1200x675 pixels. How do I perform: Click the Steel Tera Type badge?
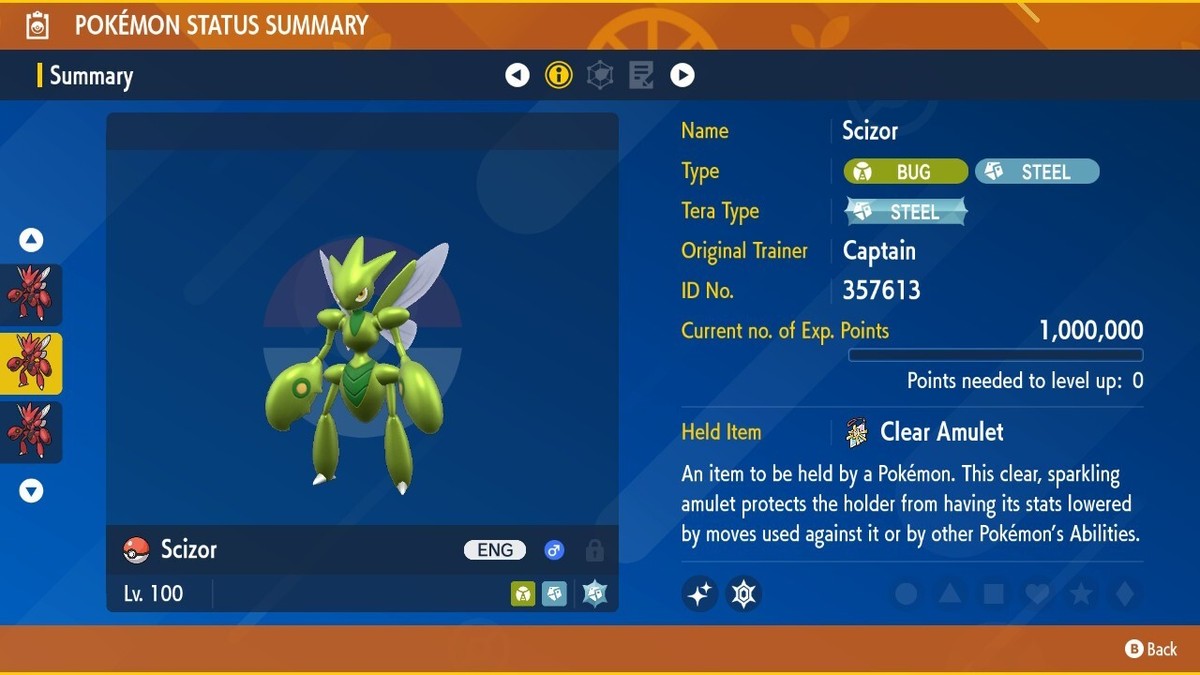coord(906,211)
